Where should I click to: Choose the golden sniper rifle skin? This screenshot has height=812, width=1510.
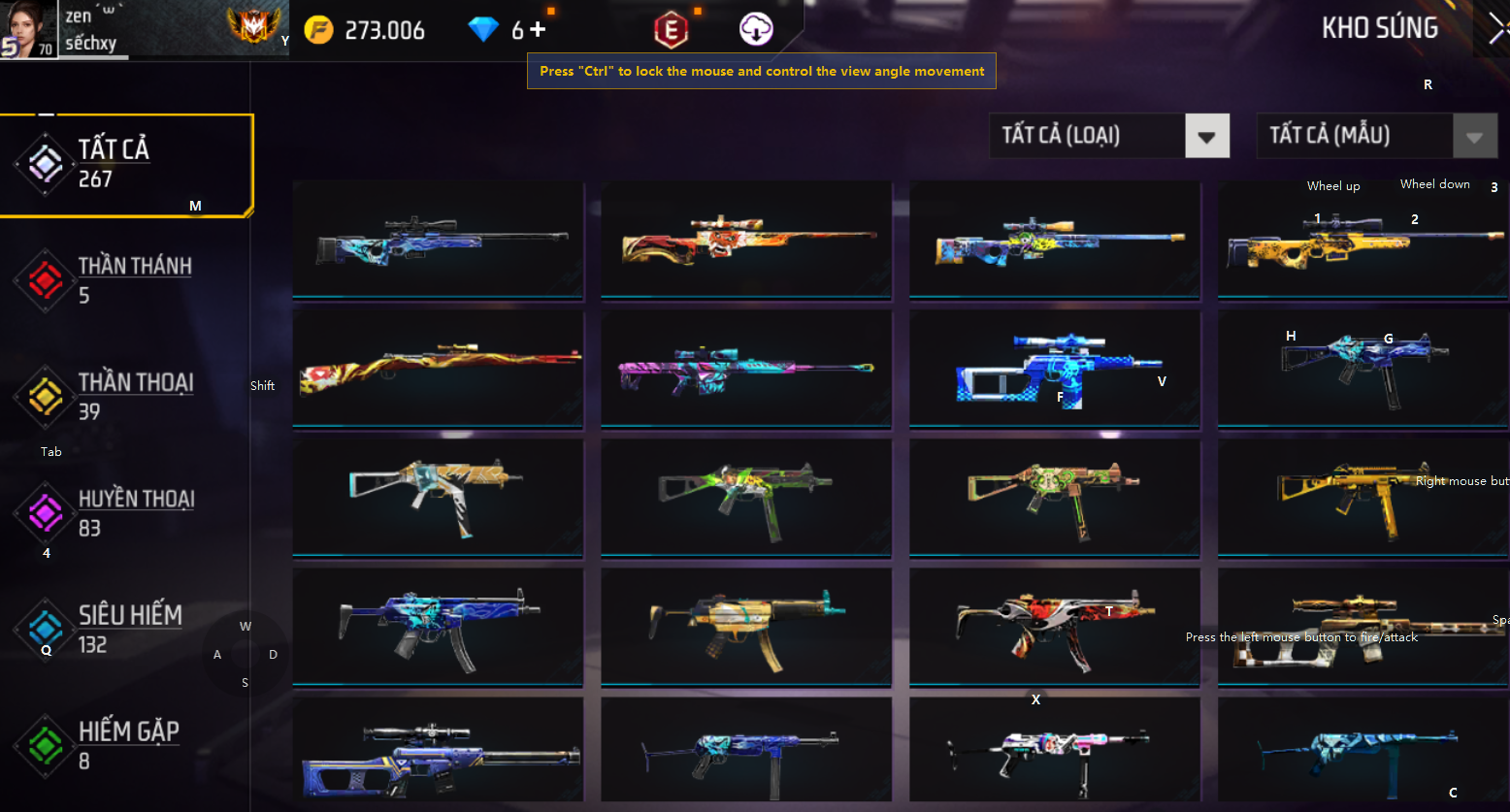(x=1362, y=240)
